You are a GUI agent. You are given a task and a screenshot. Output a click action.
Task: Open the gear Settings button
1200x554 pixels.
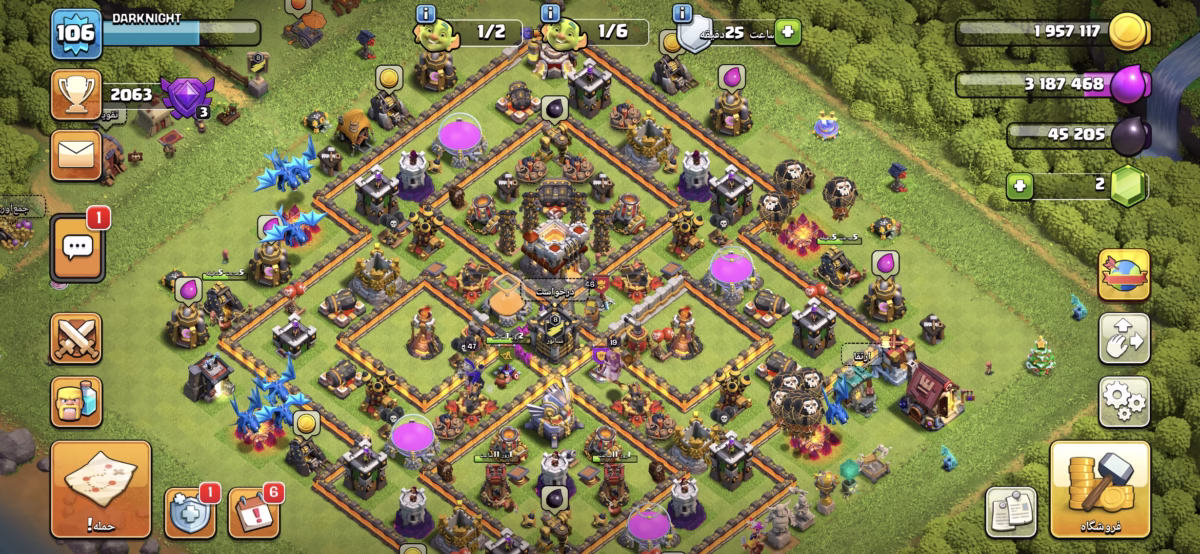point(1124,401)
